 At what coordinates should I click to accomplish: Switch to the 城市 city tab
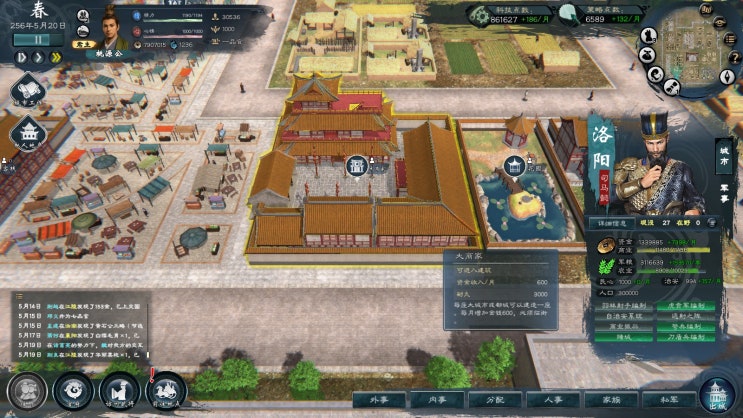[724, 156]
